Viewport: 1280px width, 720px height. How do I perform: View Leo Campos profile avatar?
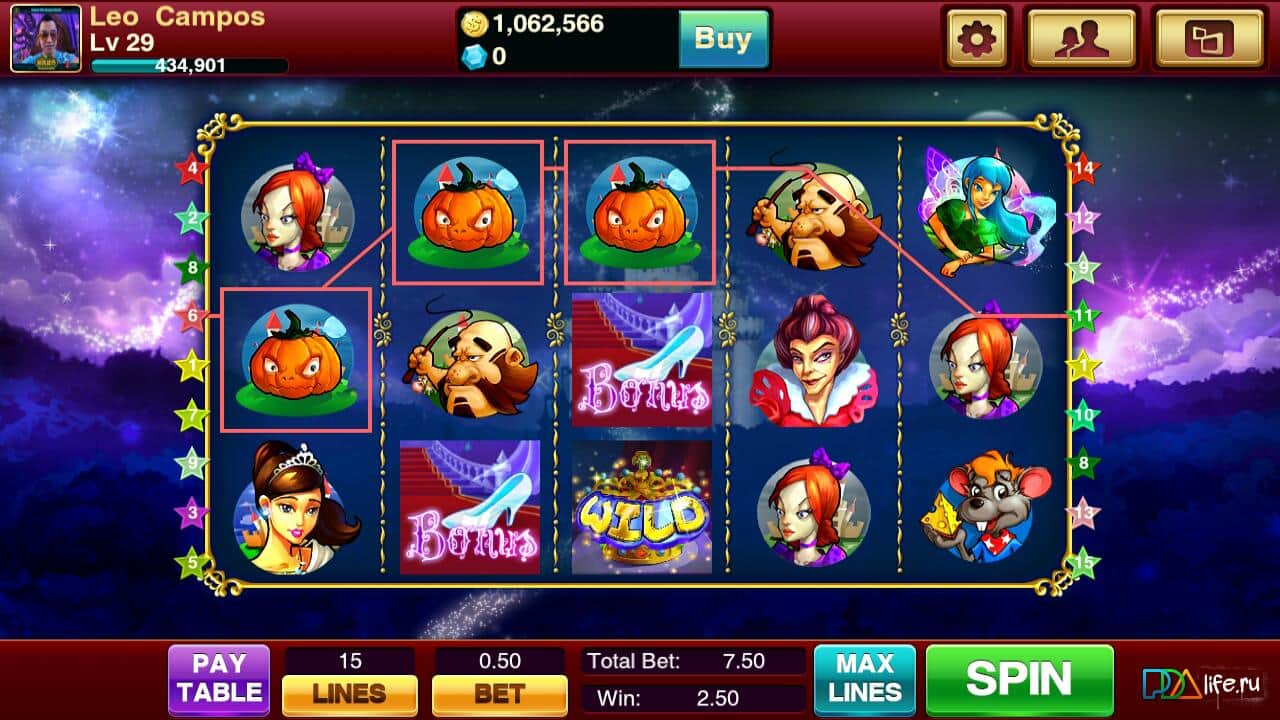point(46,39)
